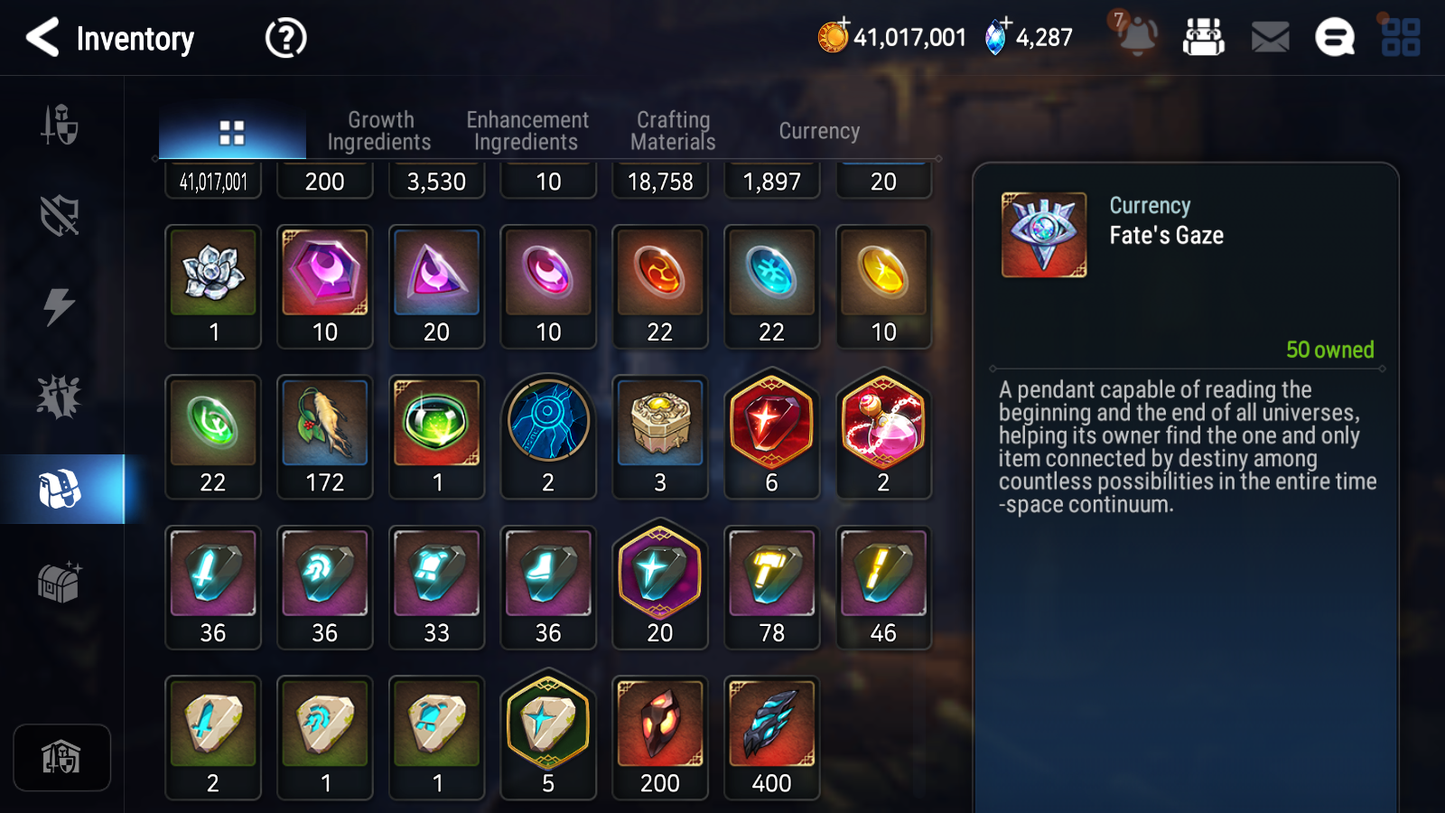The image size is (1445, 813).
Task: Switch to the Enhancement Ingredients tab
Action: (x=527, y=130)
